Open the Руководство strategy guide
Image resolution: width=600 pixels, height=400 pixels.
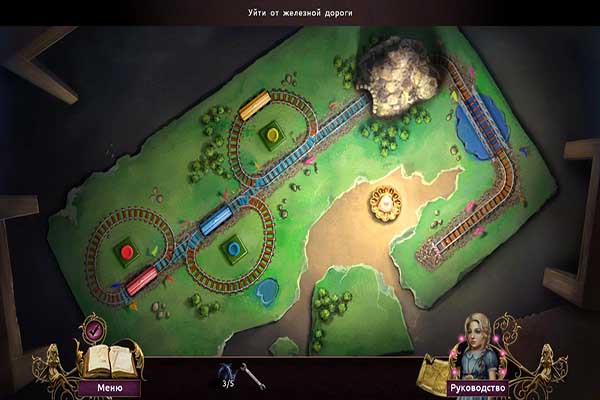(476, 386)
